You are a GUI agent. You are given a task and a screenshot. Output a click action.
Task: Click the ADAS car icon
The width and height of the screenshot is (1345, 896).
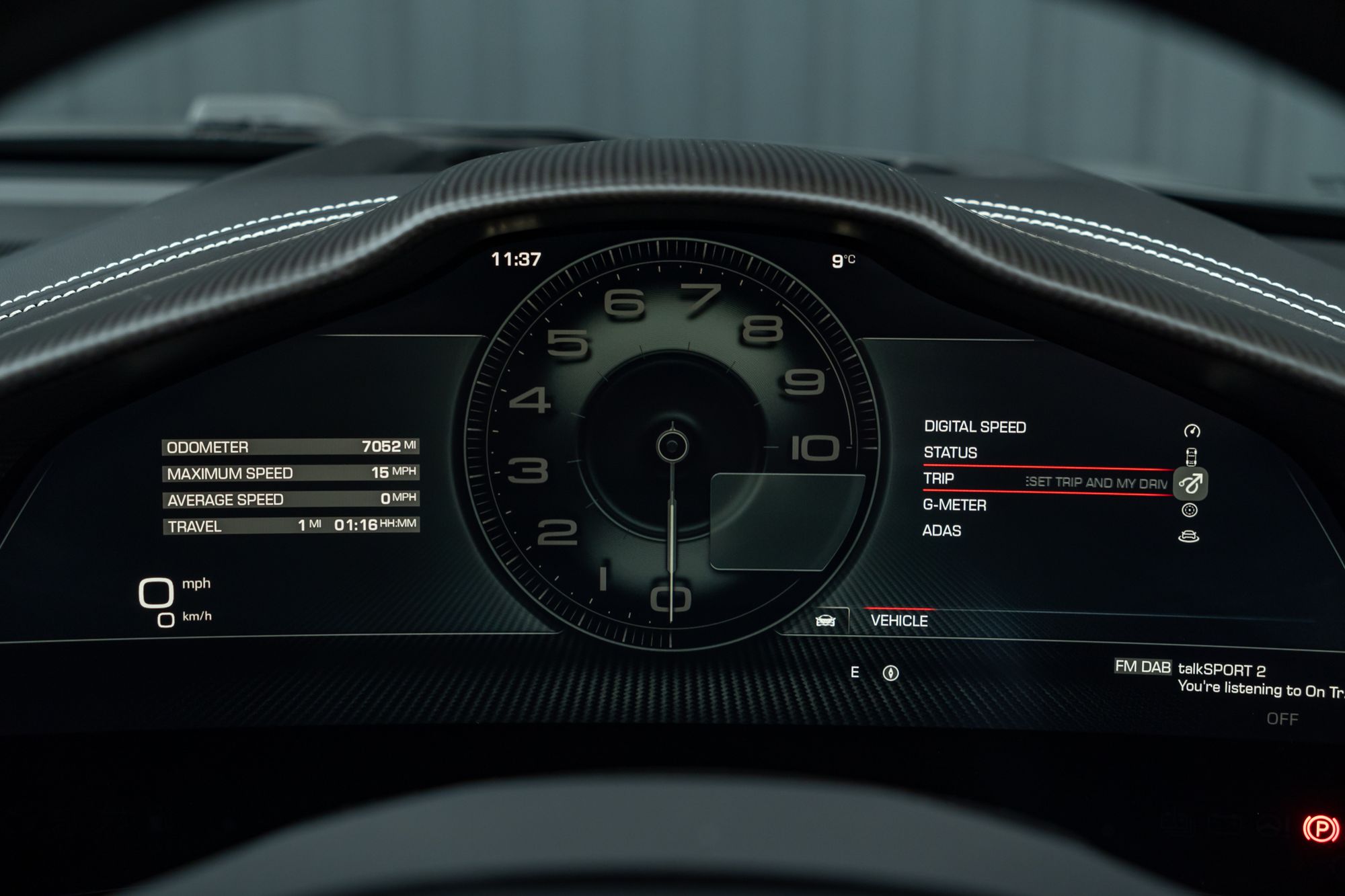click(1189, 536)
